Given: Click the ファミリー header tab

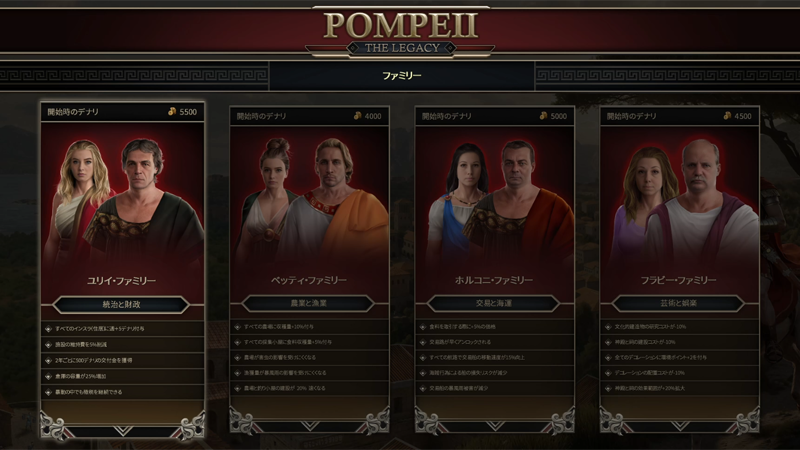Looking at the screenshot, I should point(402,76).
